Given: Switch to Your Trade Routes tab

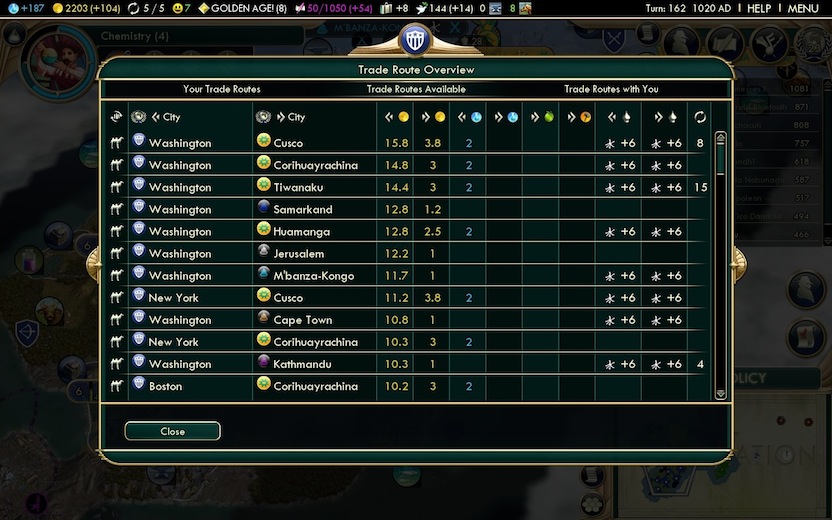Looking at the screenshot, I should pos(222,90).
